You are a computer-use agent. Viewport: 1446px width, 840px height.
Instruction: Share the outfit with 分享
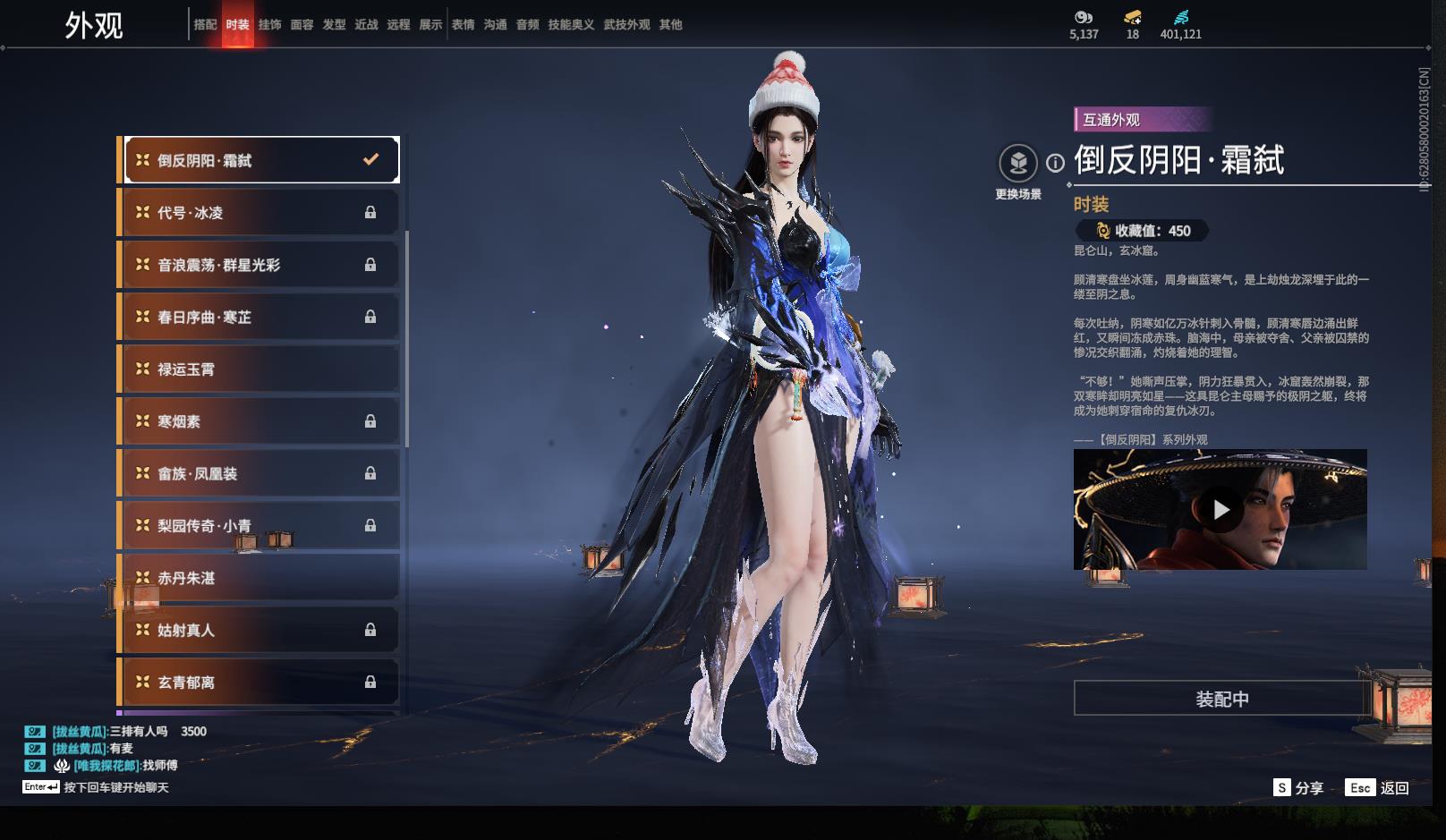pyautogui.click(x=1298, y=787)
